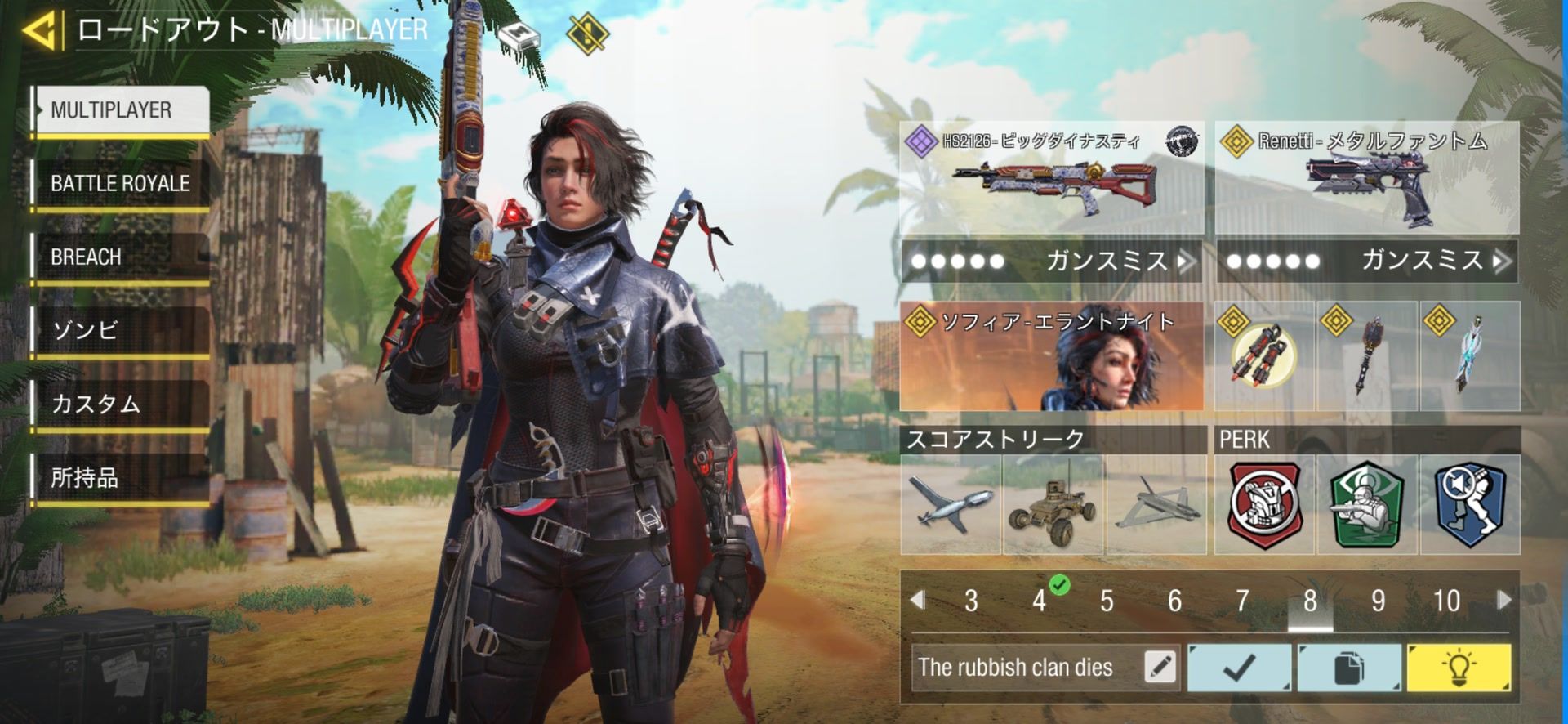Image resolution: width=1568 pixels, height=724 pixels.
Task: Open Gunsmith for the Renetti
Action: [1366, 261]
